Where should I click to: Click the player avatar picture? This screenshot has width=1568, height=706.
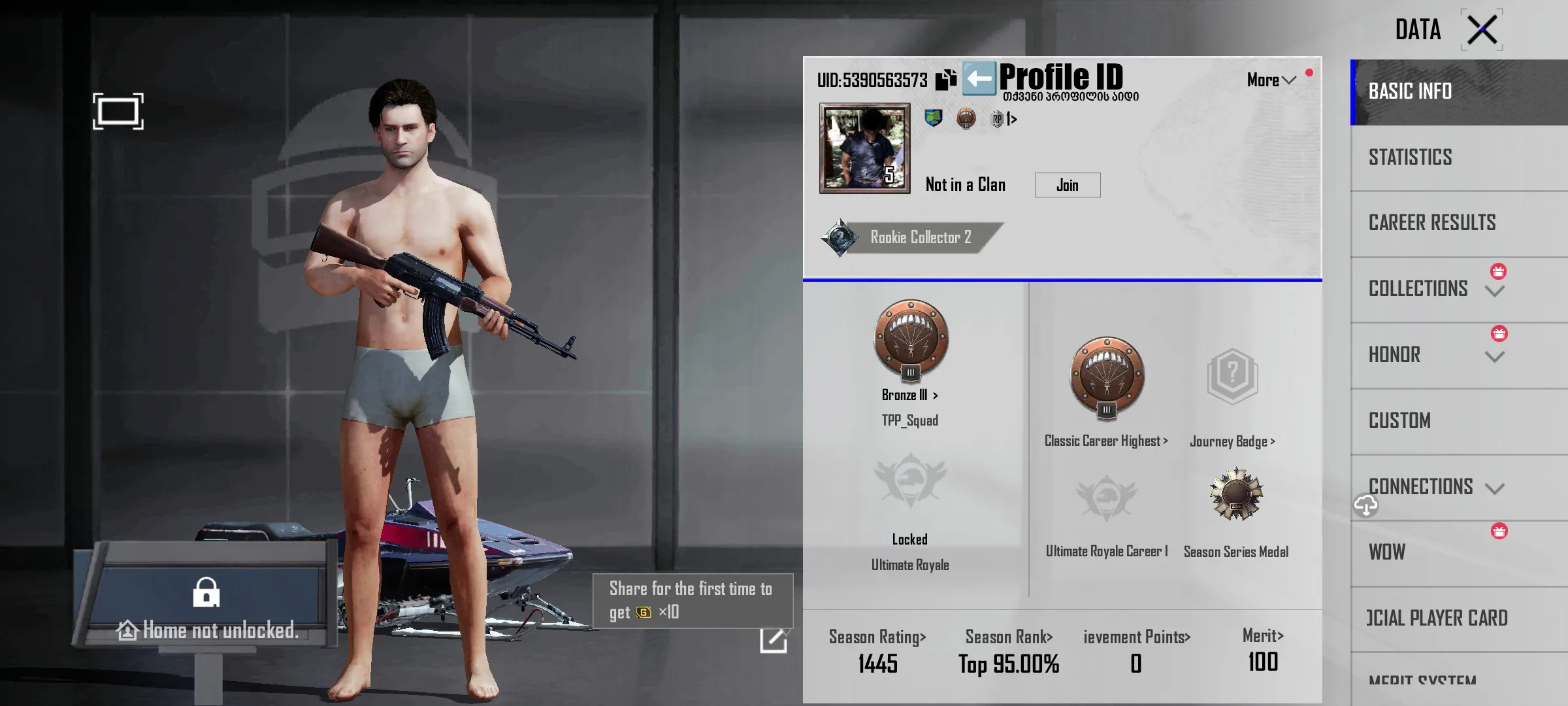(864, 148)
